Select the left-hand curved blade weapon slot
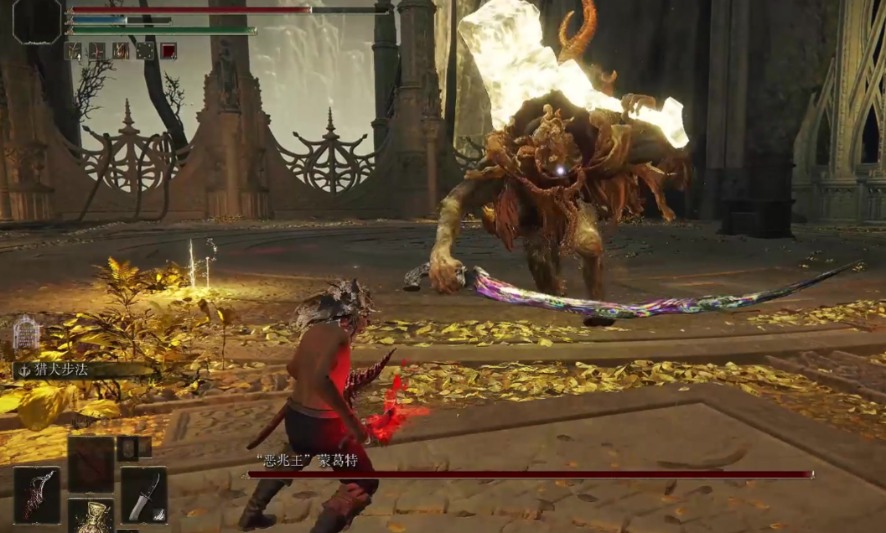This screenshot has height=533, width=886. [37, 495]
